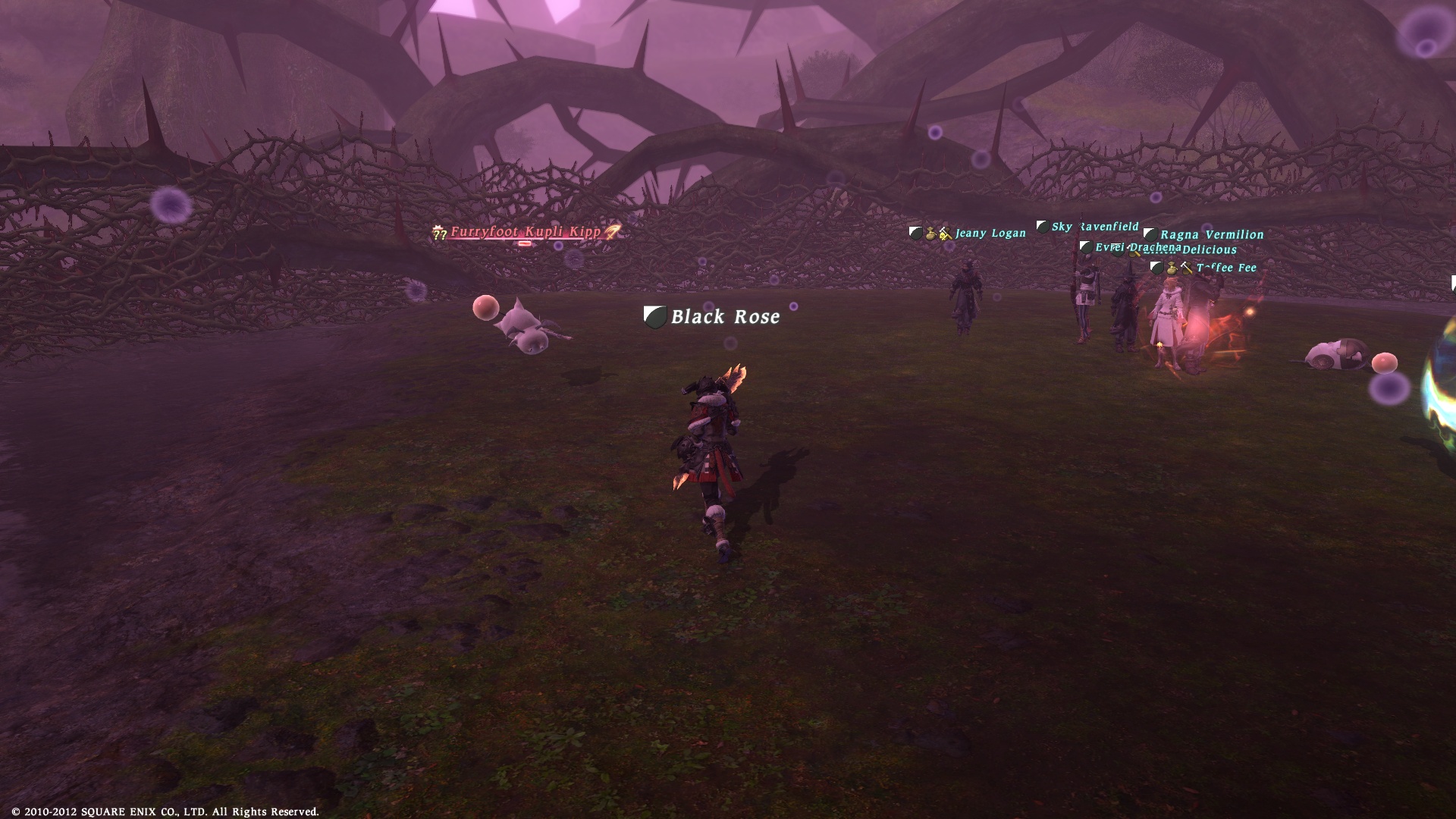Choose Ragna Vermilion's nameplate
Image resolution: width=1456 pixels, height=819 pixels.
[1211, 235]
